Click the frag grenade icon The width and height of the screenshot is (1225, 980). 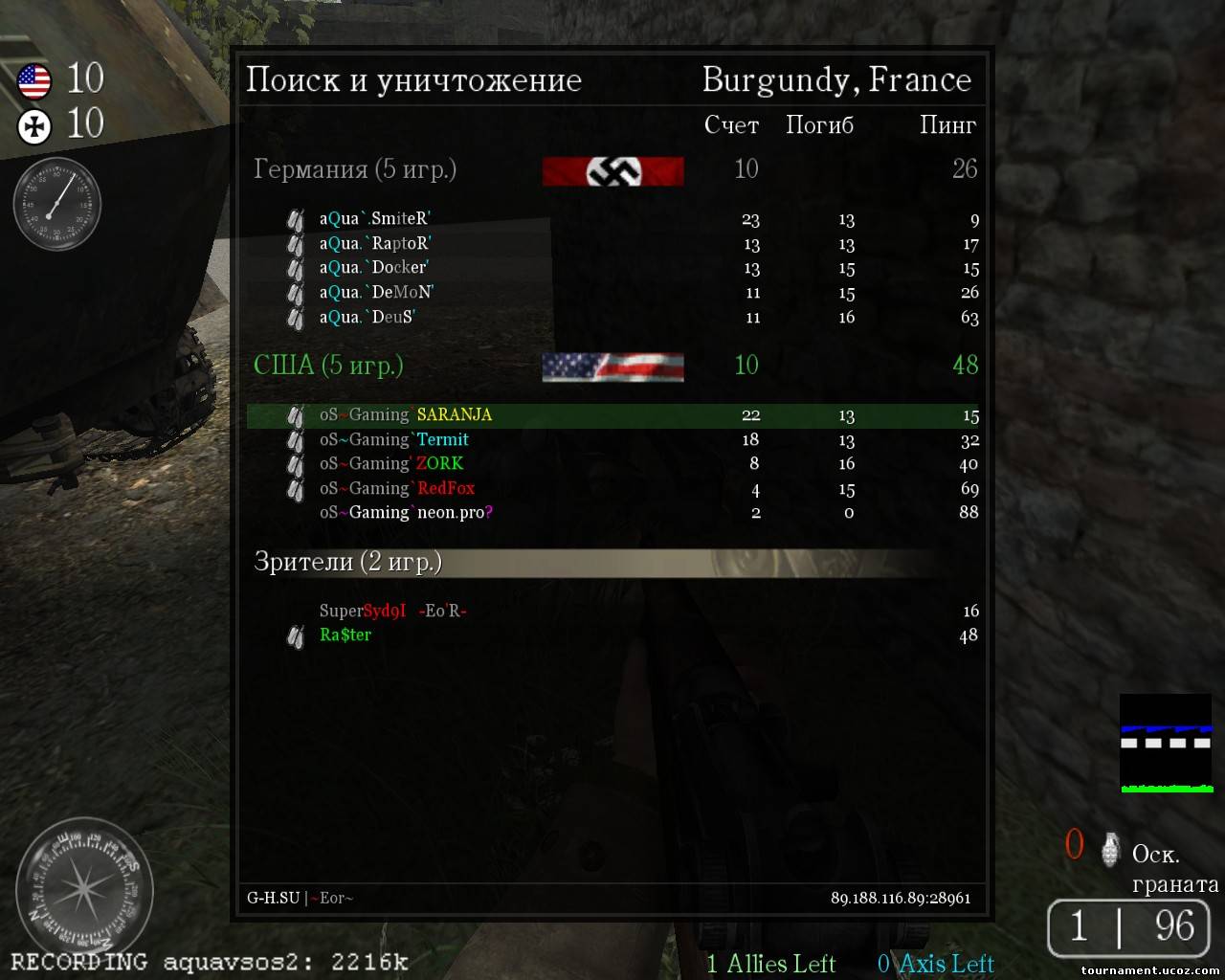tap(1110, 848)
